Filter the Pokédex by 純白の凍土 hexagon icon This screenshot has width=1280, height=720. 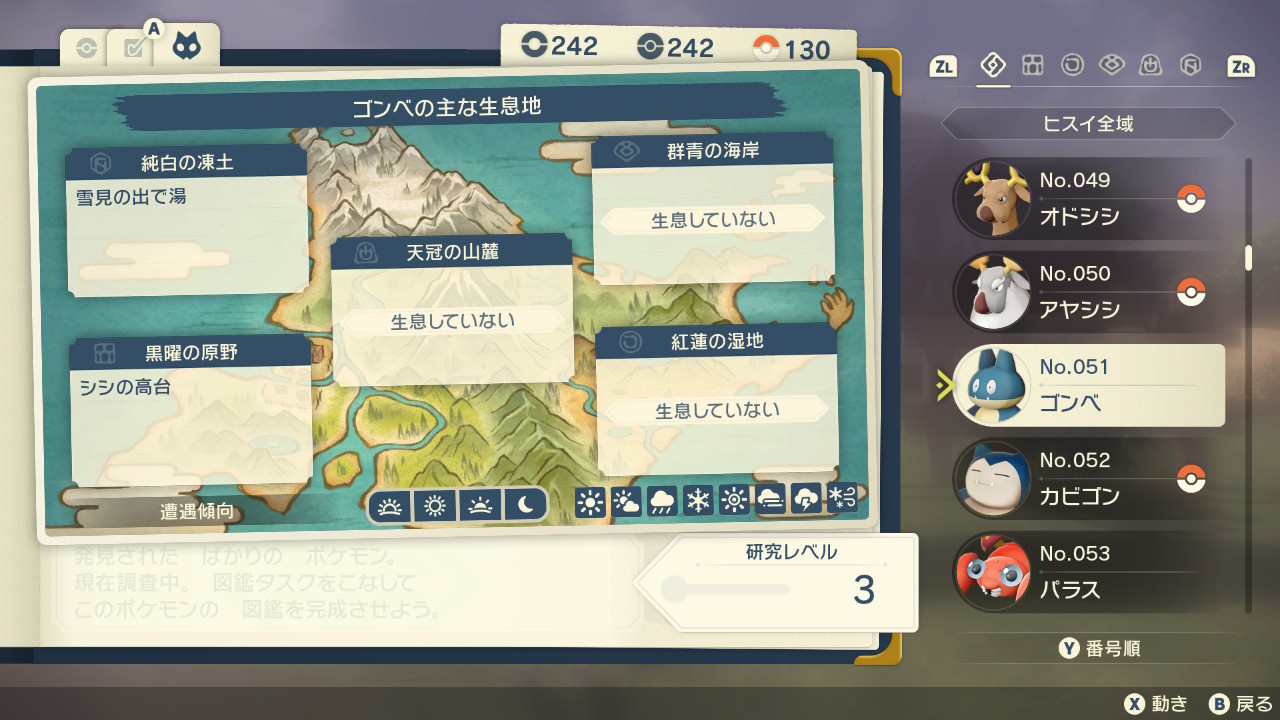tap(1190, 66)
